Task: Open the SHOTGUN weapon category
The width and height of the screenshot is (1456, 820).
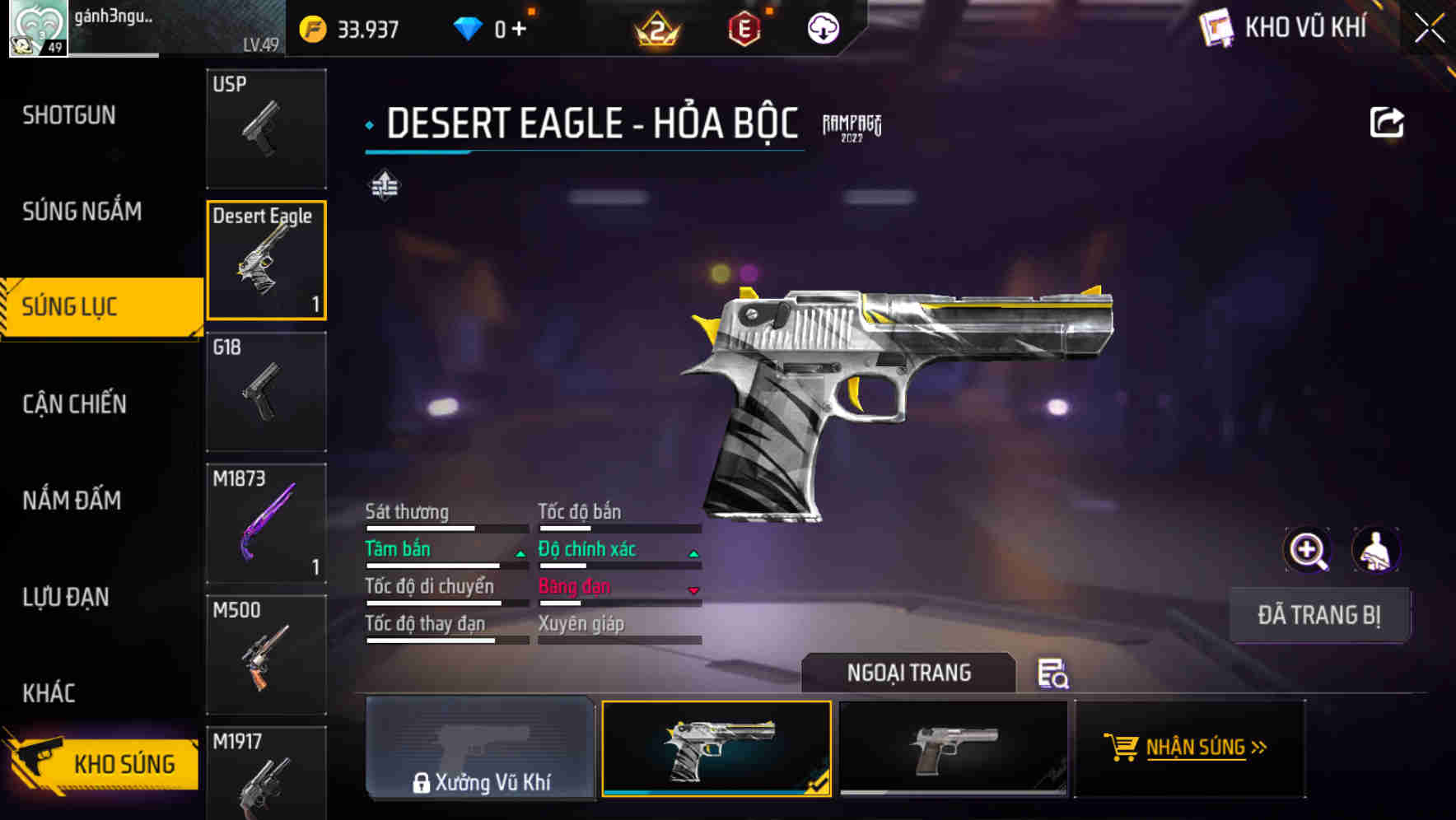Action: 68,115
